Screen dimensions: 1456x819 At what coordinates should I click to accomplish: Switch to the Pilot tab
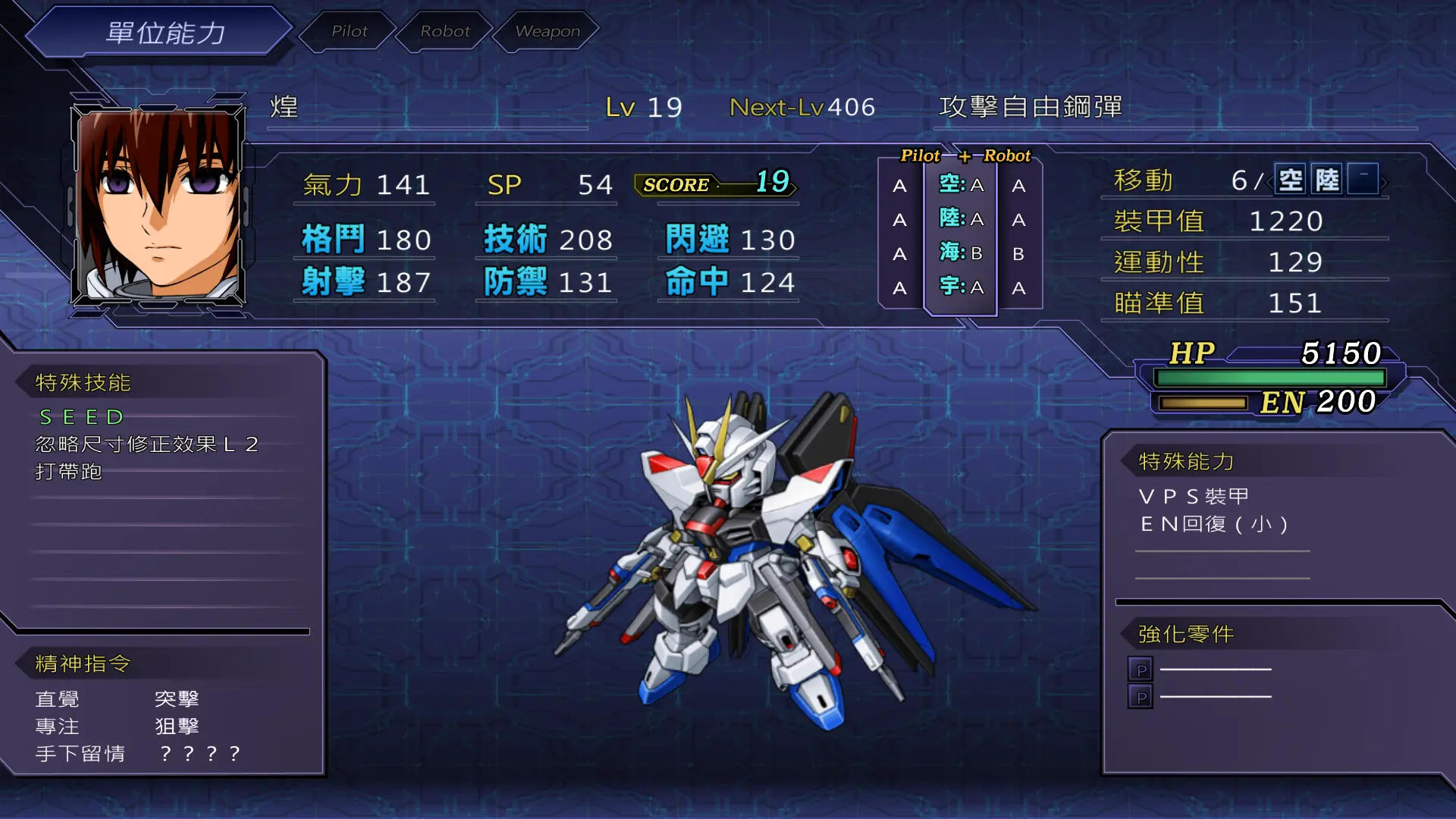pos(349,31)
